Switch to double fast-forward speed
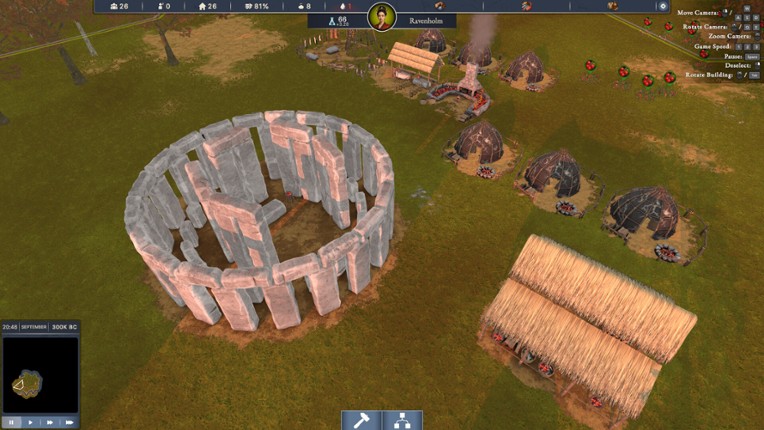The height and width of the screenshot is (430, 764). coord(50,422)
